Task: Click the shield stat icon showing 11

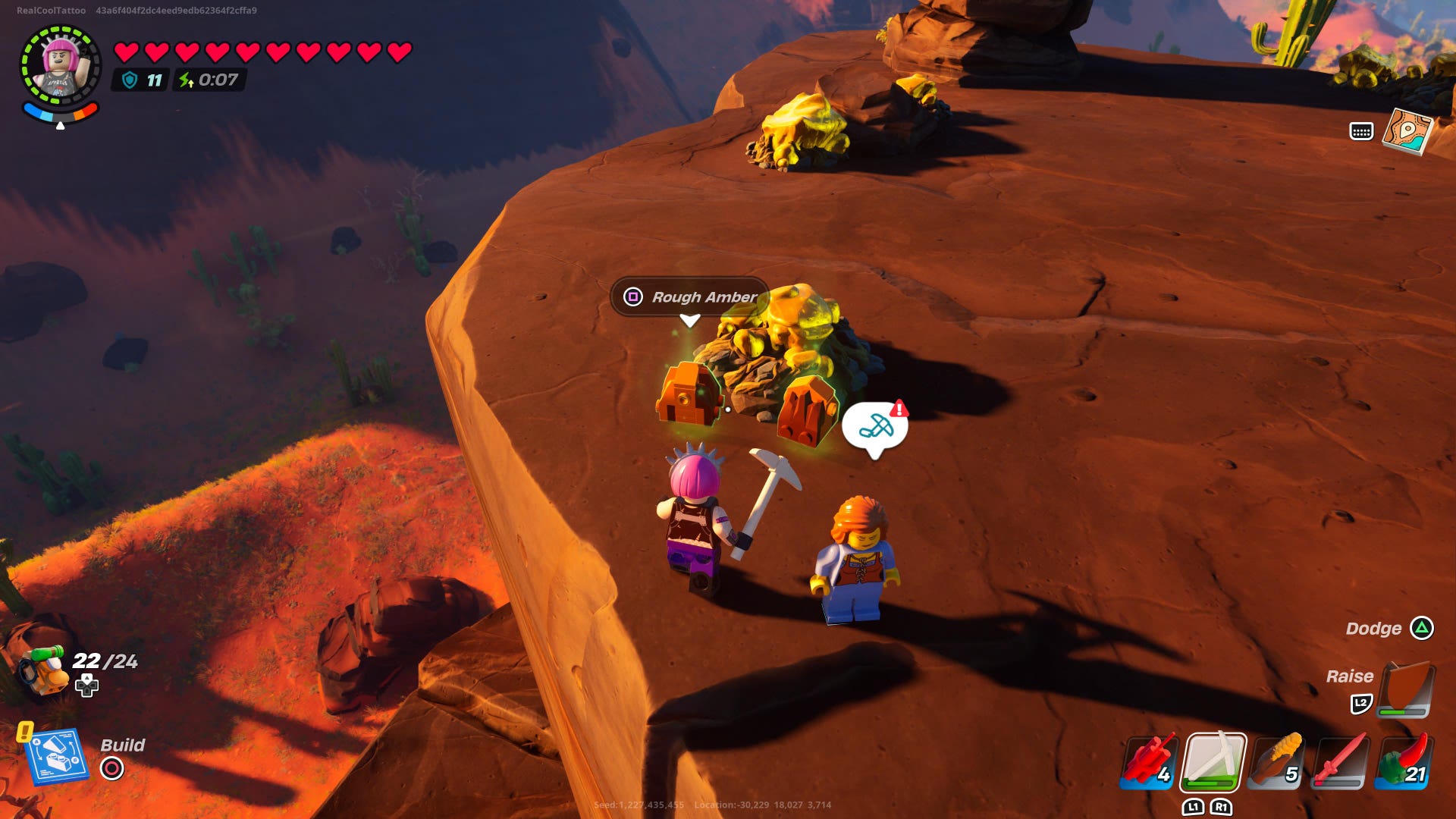Action: point(130,79)
